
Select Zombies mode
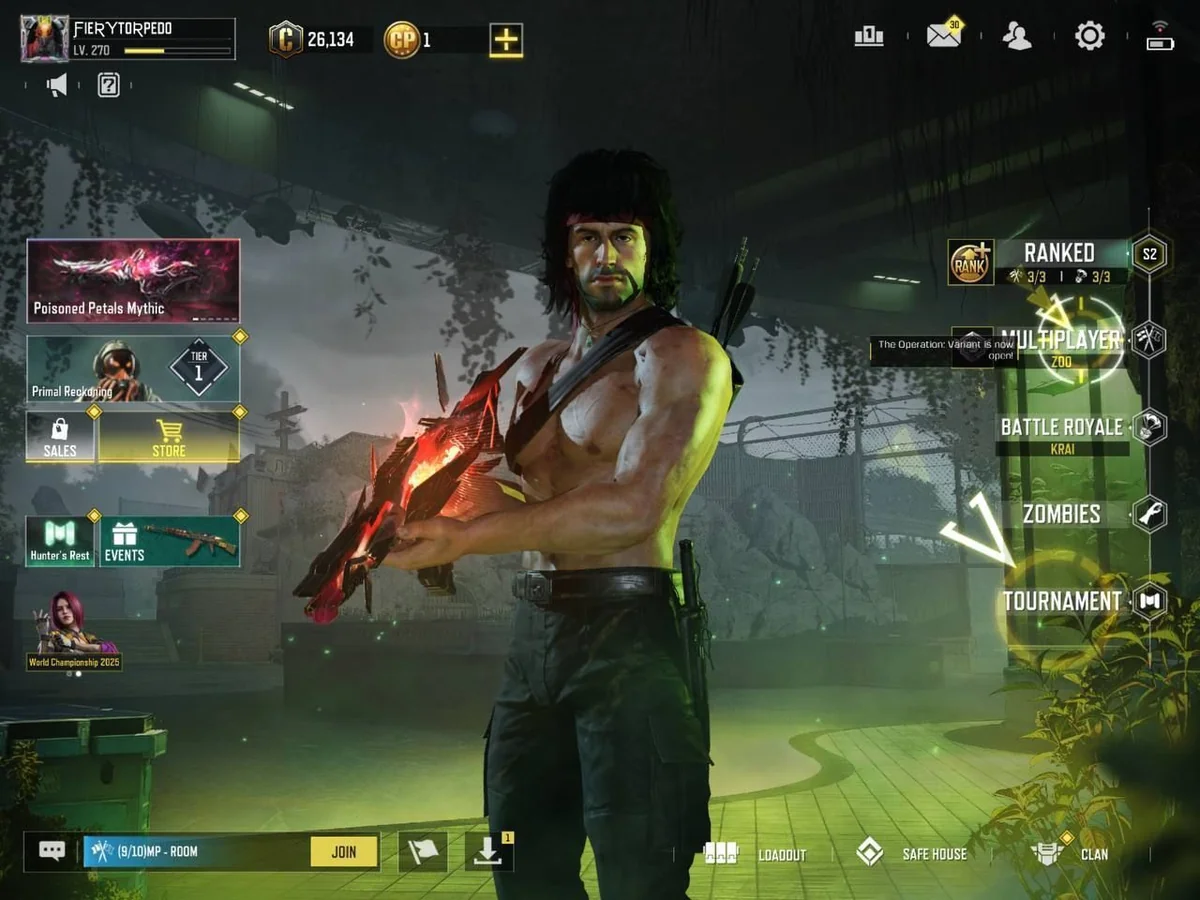coord(1061,514)
